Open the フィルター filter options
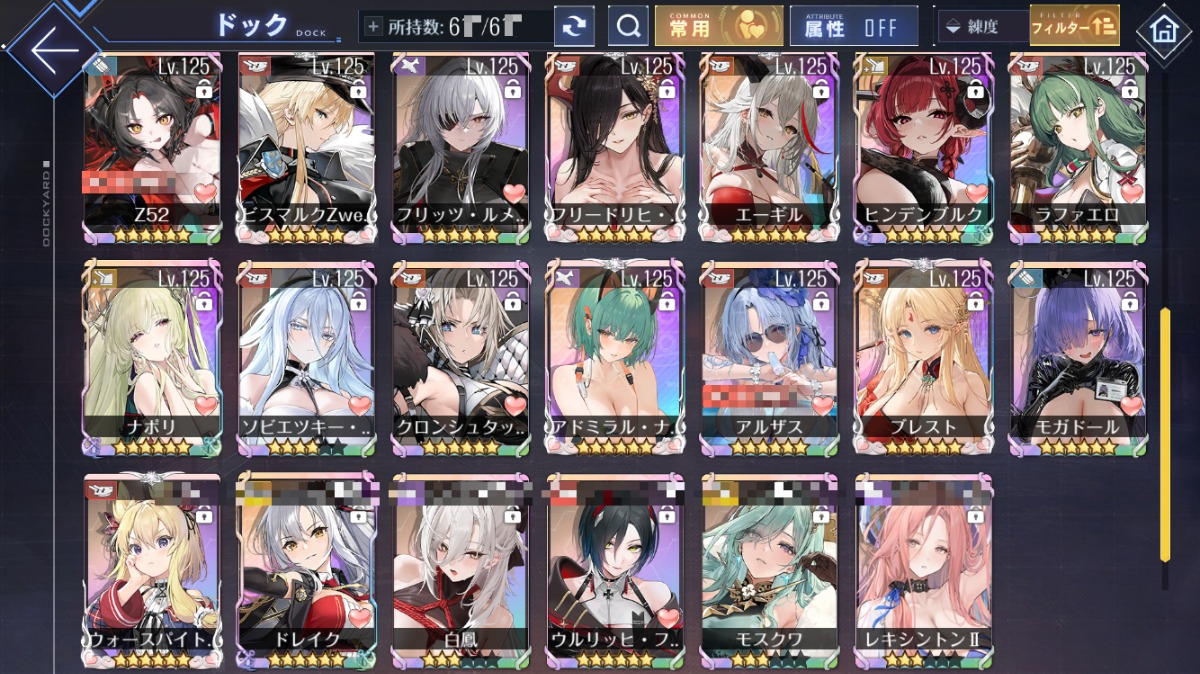Image resolution: width=1200 pixels, height=674 pixels. [x=1074, y=27]
